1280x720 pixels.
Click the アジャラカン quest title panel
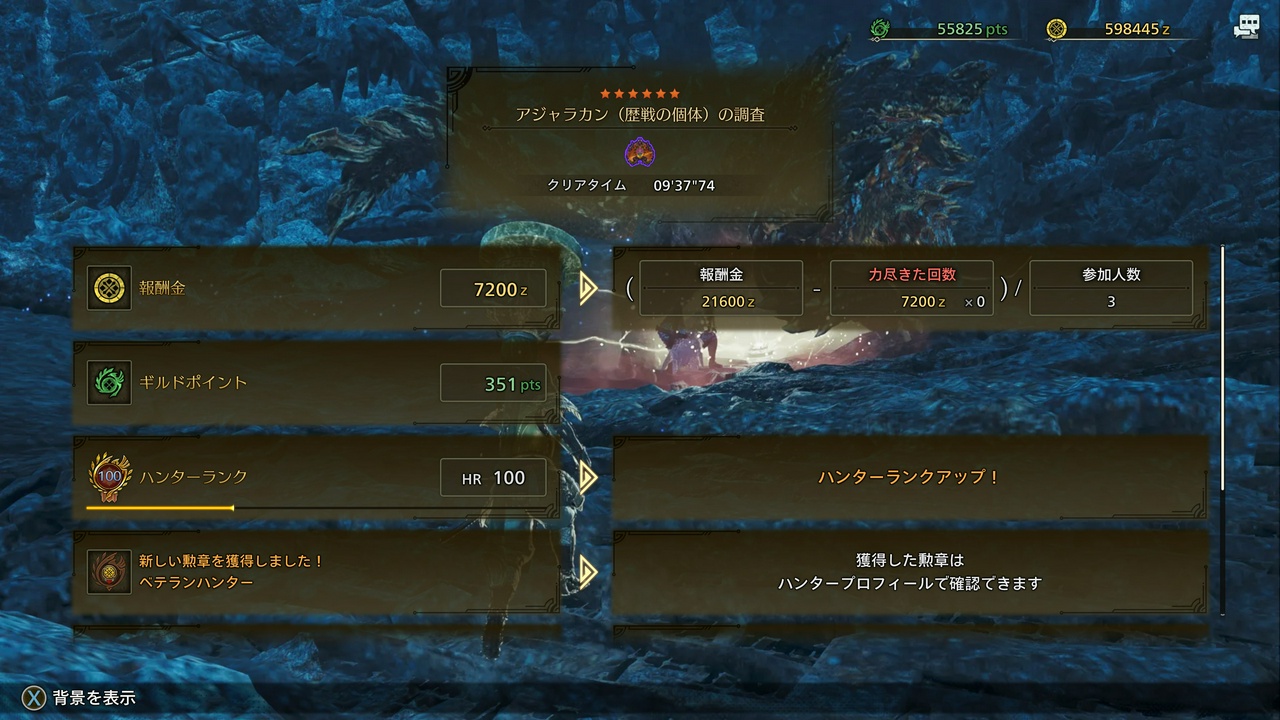tap(640, 140)
